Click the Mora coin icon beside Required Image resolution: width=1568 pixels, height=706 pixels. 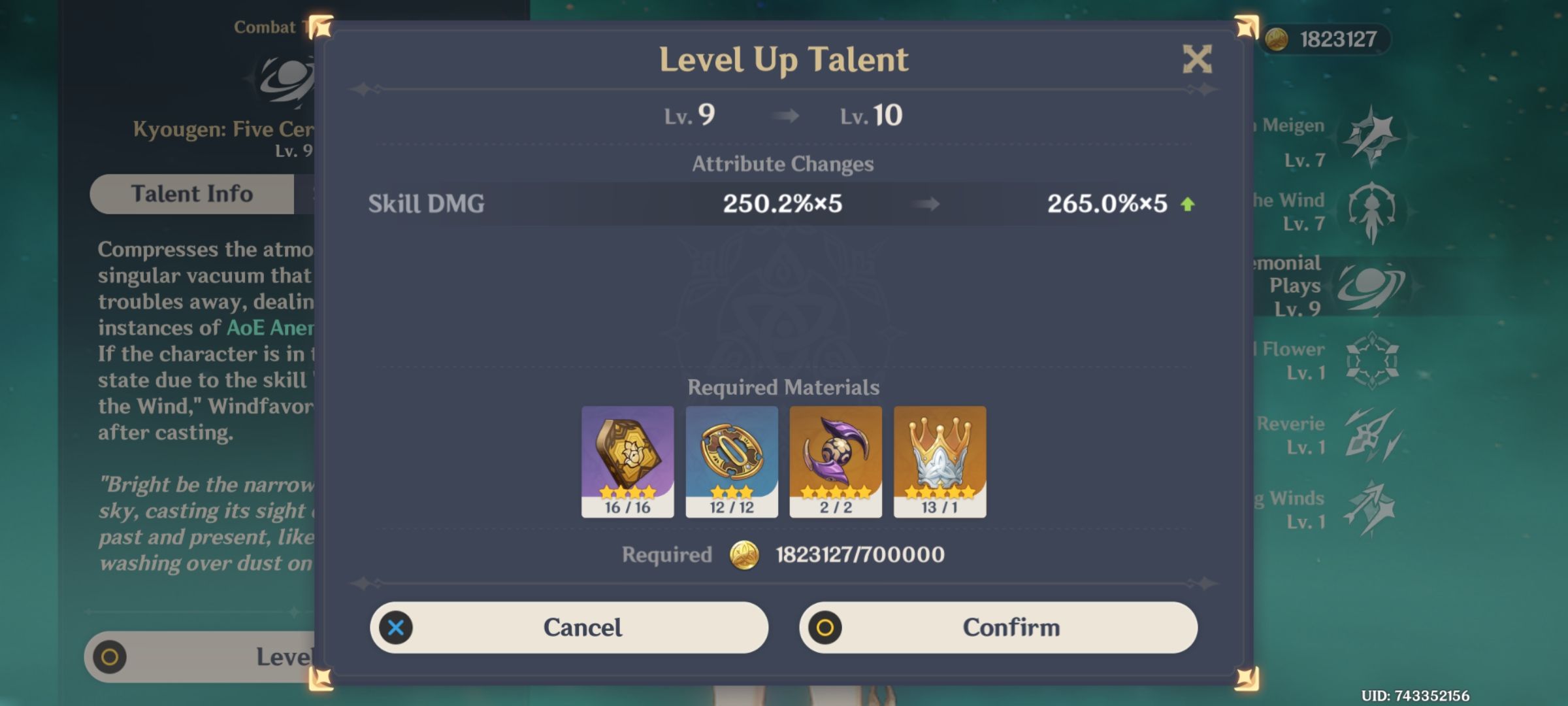pos(747,556)
